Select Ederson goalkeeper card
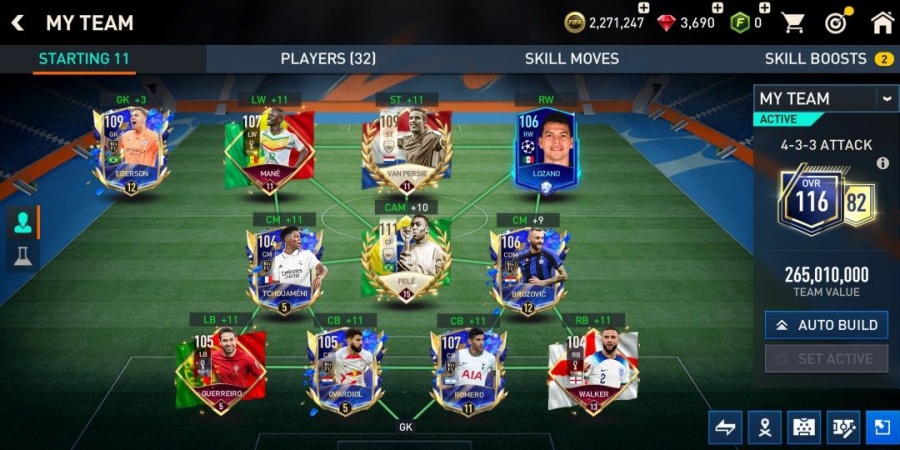Viewport: 900px width, 450px height. pyautogui.click(x=131, y=150)
